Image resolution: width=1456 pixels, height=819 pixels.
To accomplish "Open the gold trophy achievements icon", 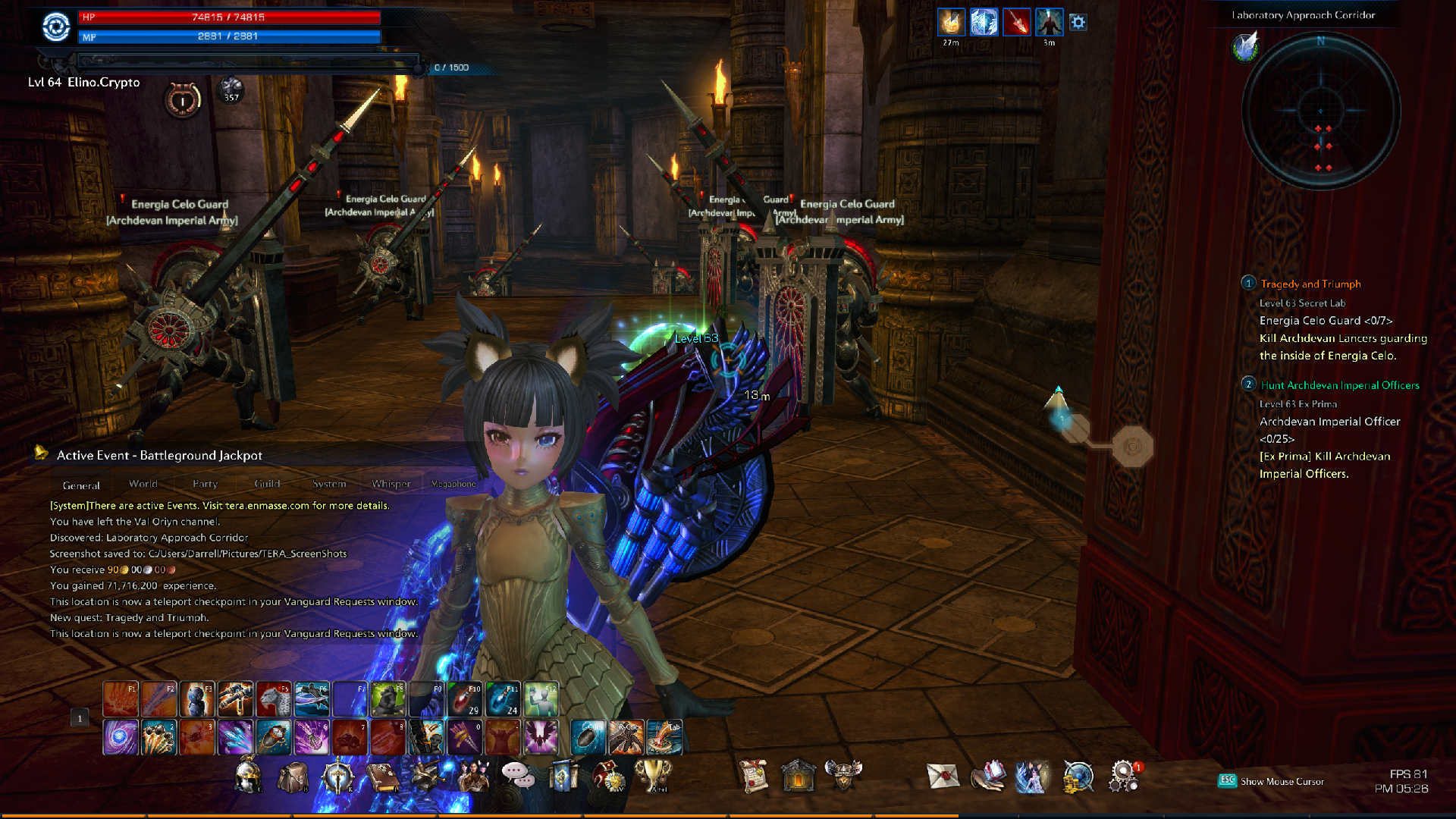I will click(x=652, y=775).
